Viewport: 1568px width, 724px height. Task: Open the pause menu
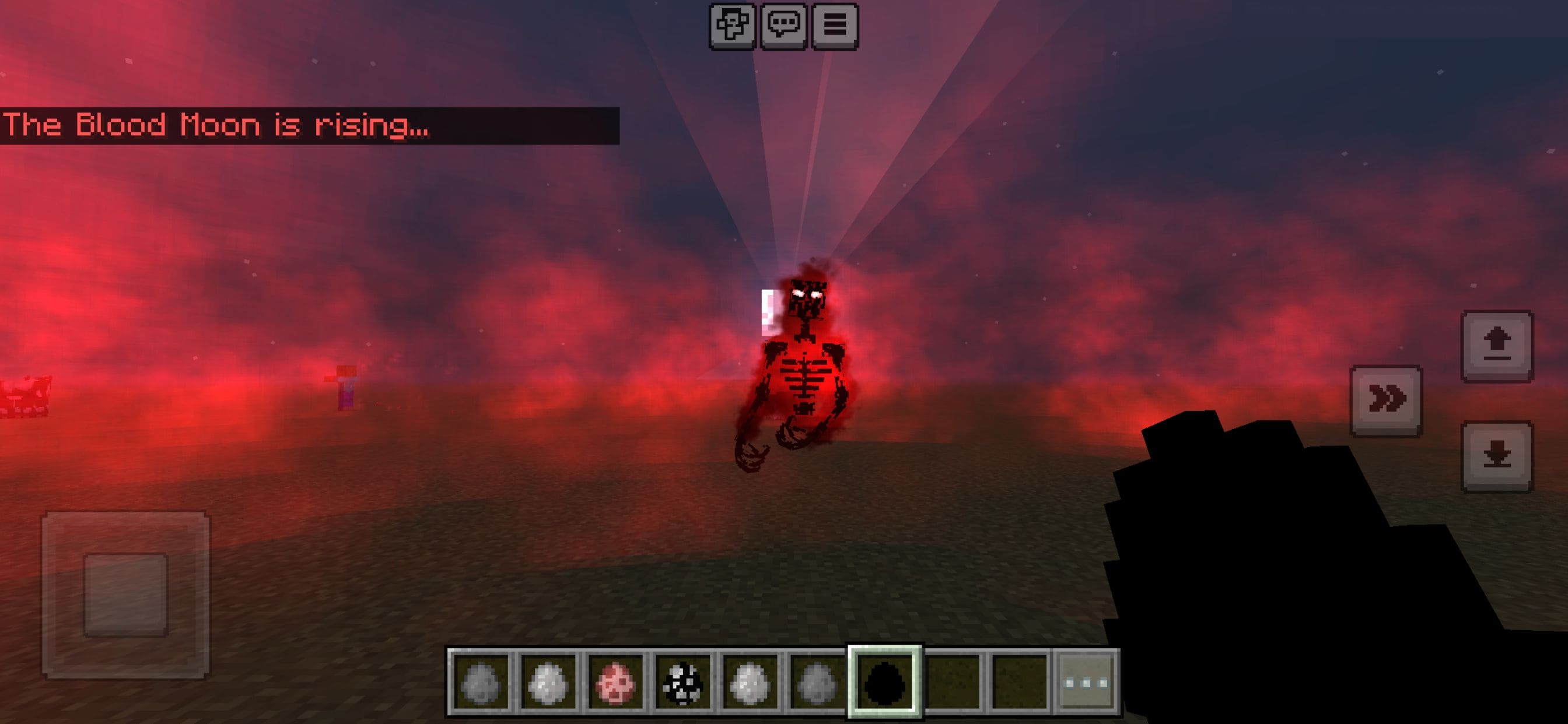[837, 25]
